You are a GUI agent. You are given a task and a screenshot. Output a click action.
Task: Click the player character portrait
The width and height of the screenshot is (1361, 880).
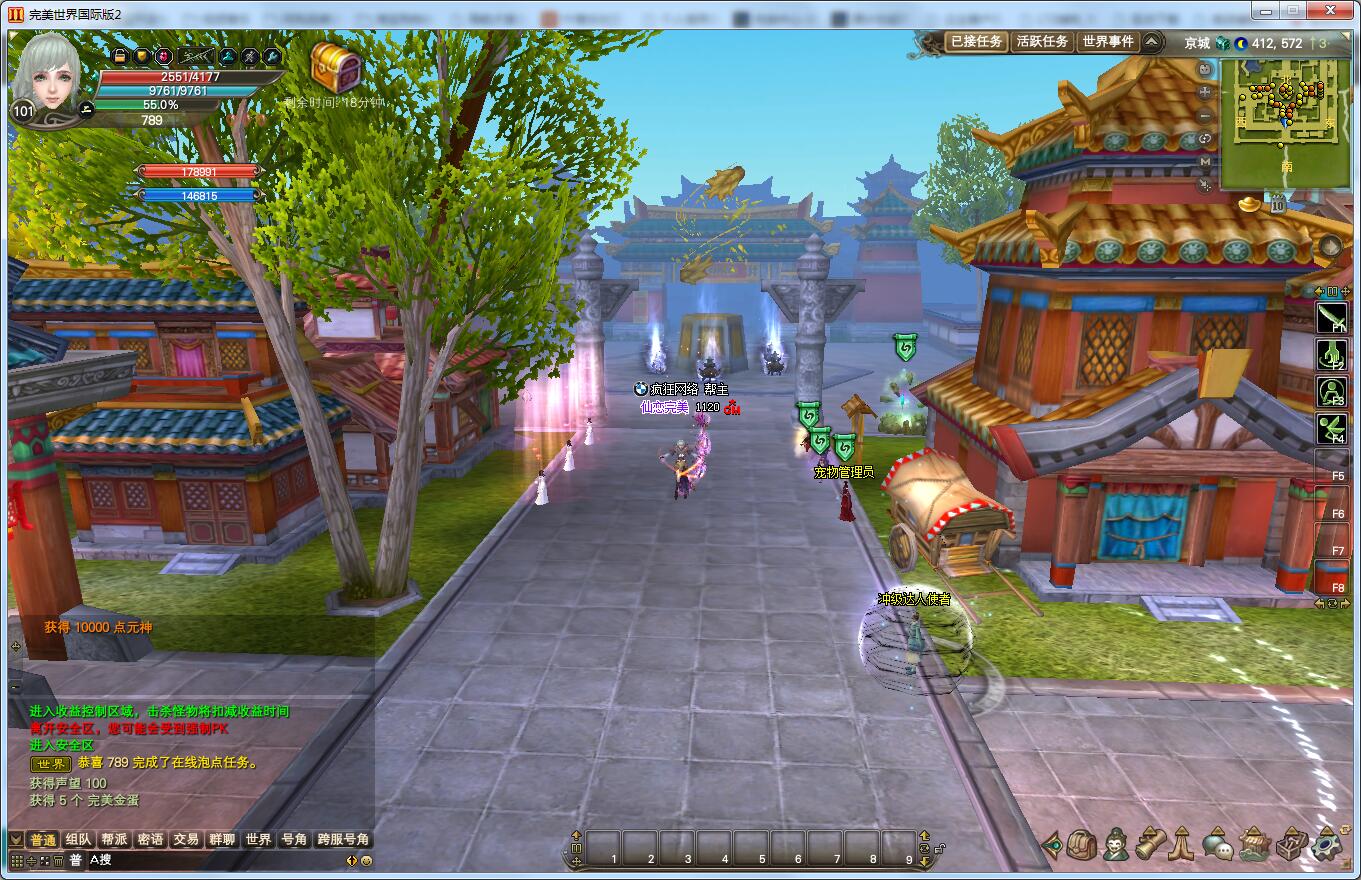point(49,77)
